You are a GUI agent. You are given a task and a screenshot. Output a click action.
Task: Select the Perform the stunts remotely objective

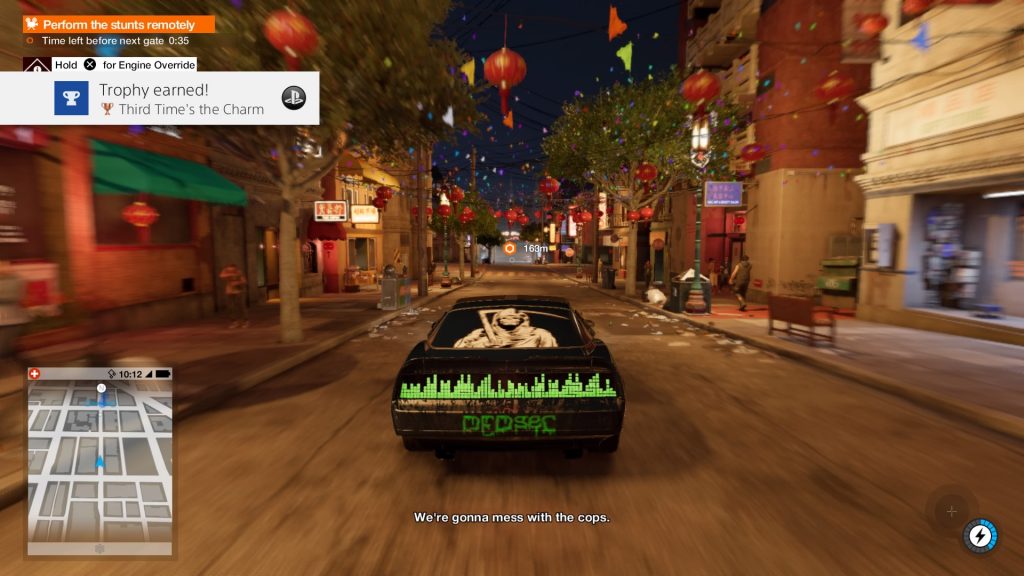click(120, 24)
